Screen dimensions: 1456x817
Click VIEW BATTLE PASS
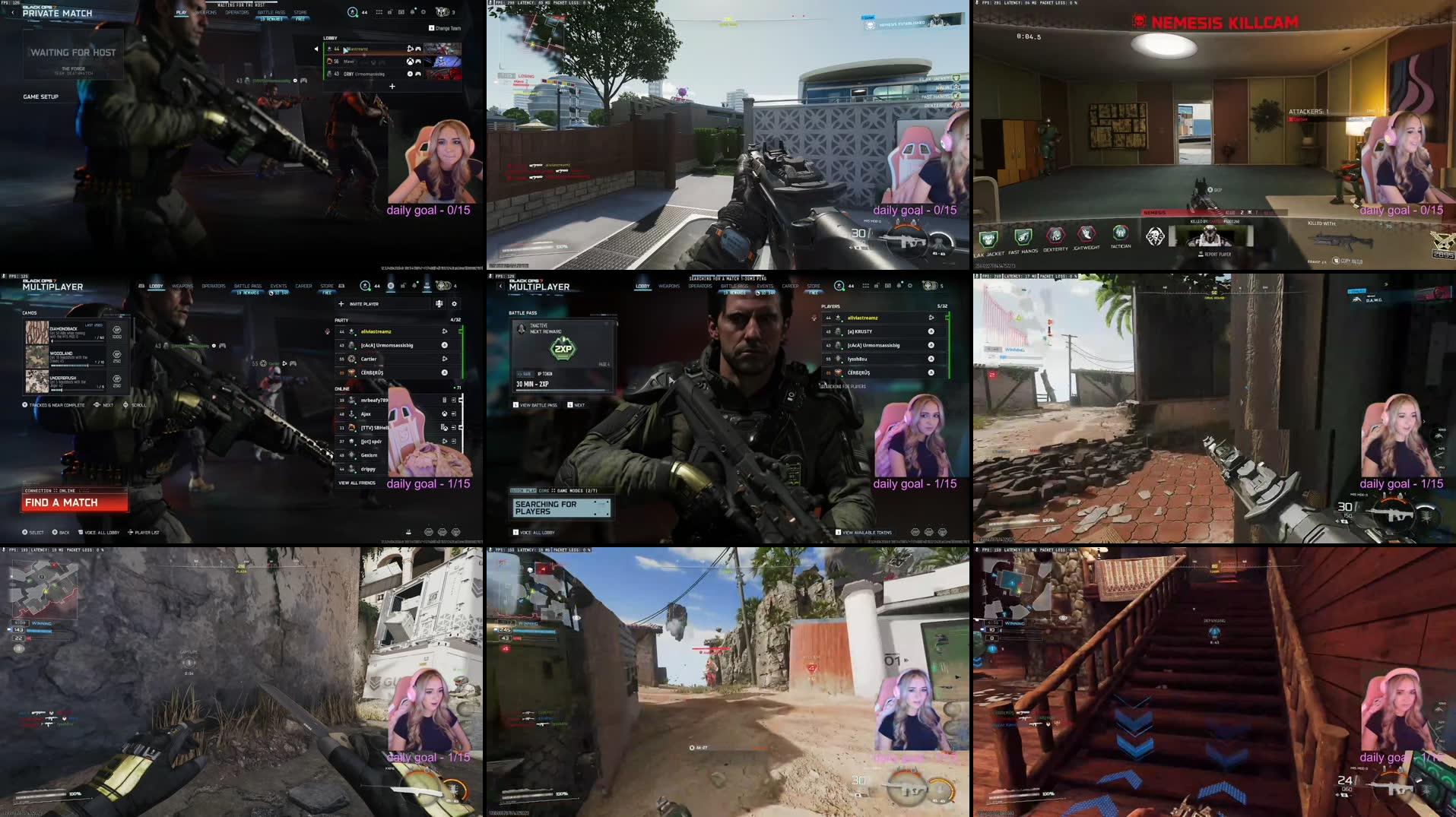point(538,405)
